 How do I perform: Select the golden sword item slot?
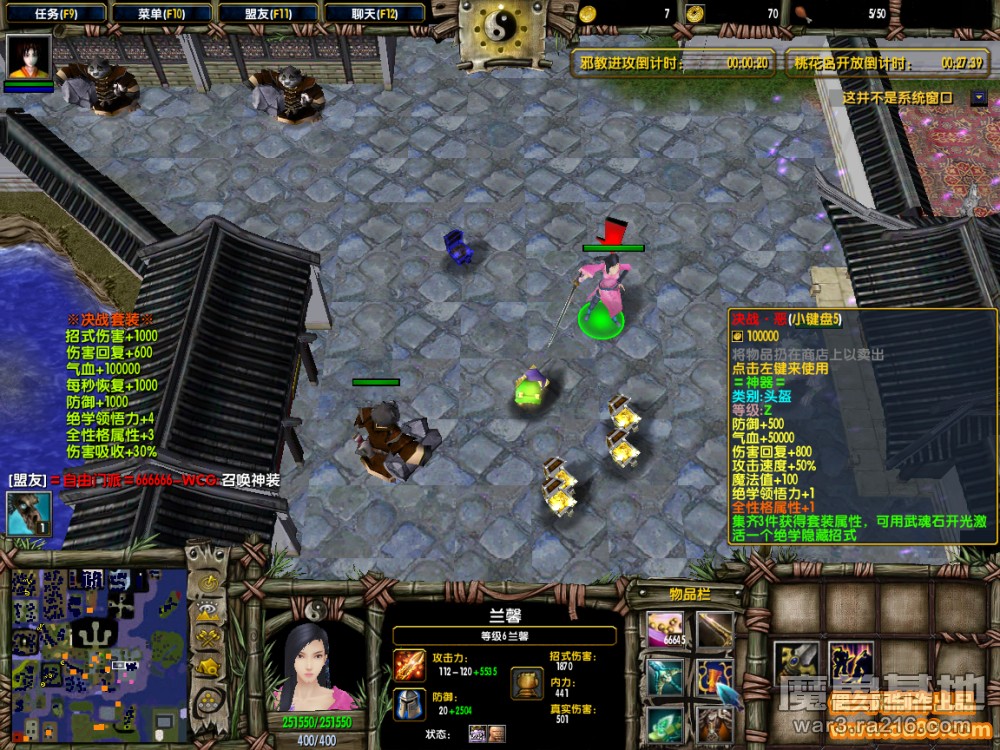tap(714, 630)
